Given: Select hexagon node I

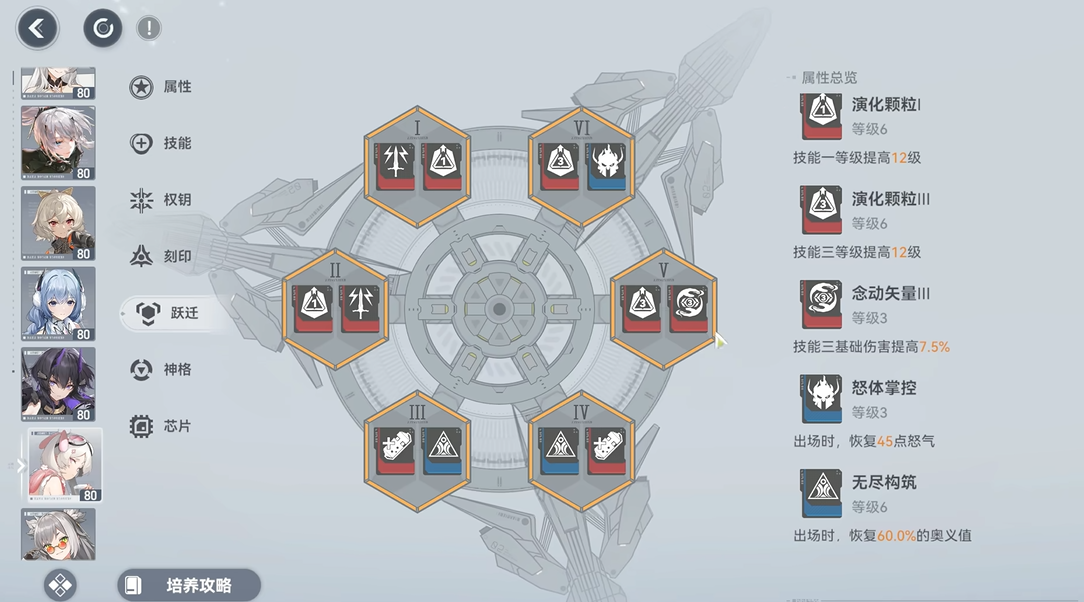Looking at the screenshot, I should [x=417, y=167].
